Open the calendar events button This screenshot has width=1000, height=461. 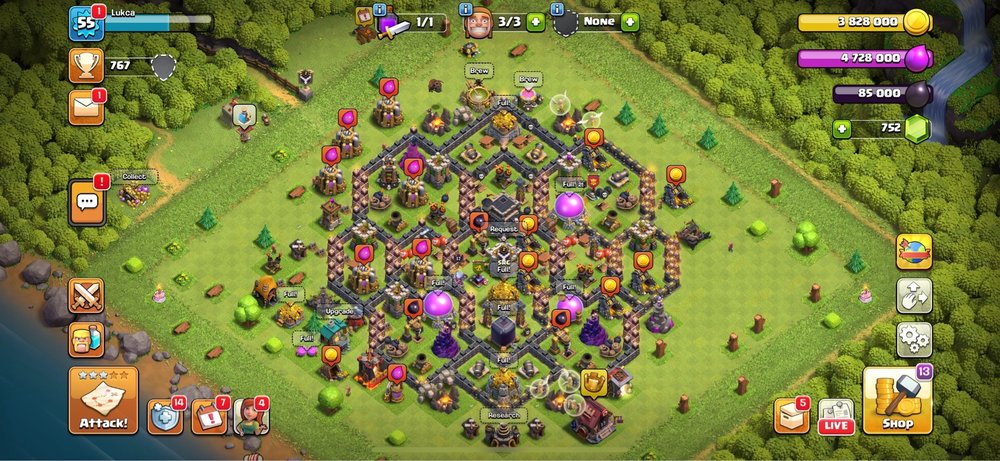208,416
